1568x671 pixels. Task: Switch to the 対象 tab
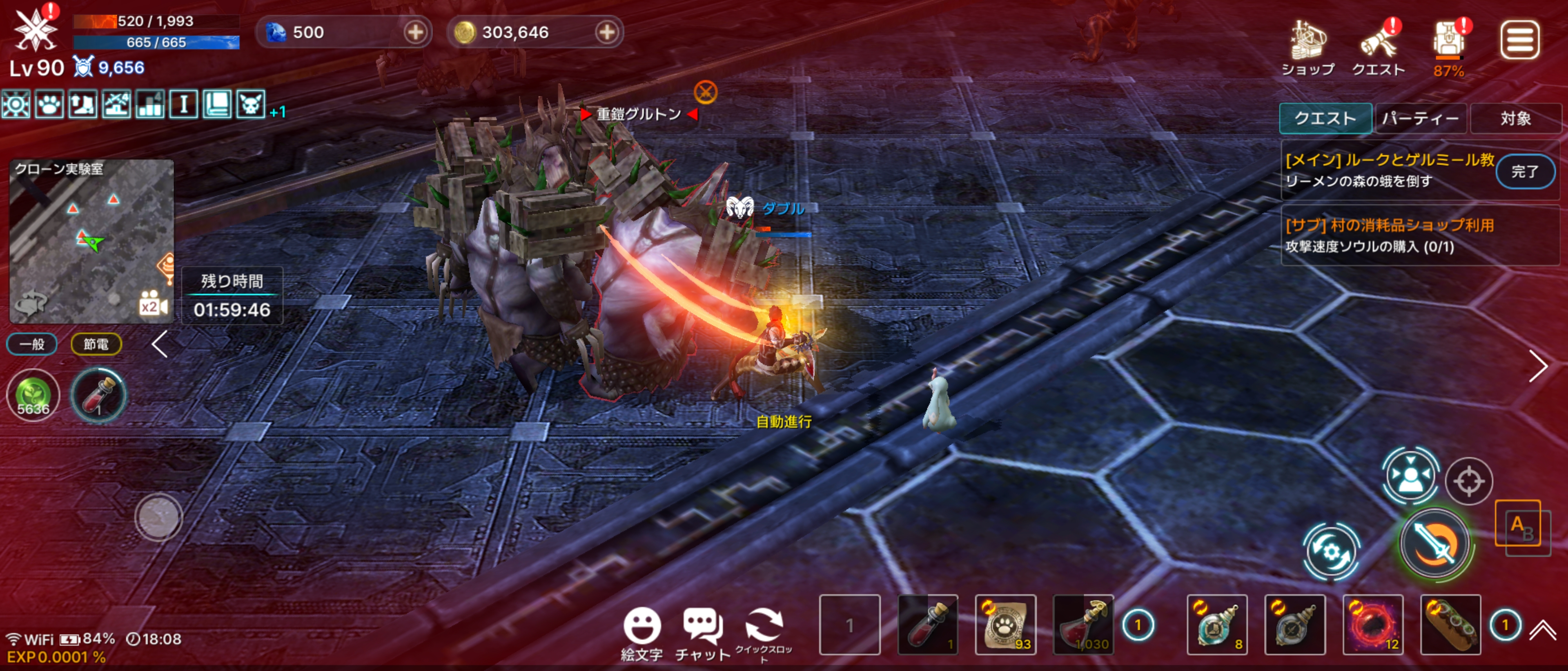point(1515,118)
